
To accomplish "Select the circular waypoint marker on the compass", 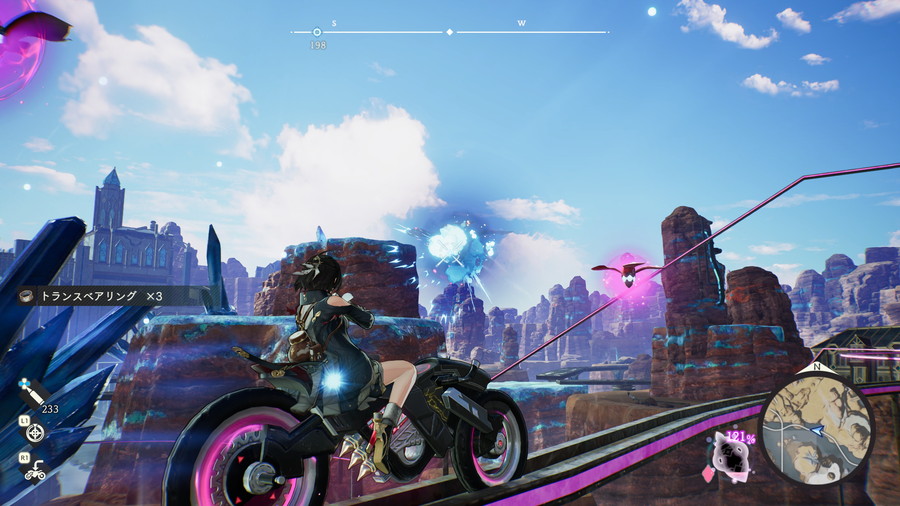I will coord(317,32).
